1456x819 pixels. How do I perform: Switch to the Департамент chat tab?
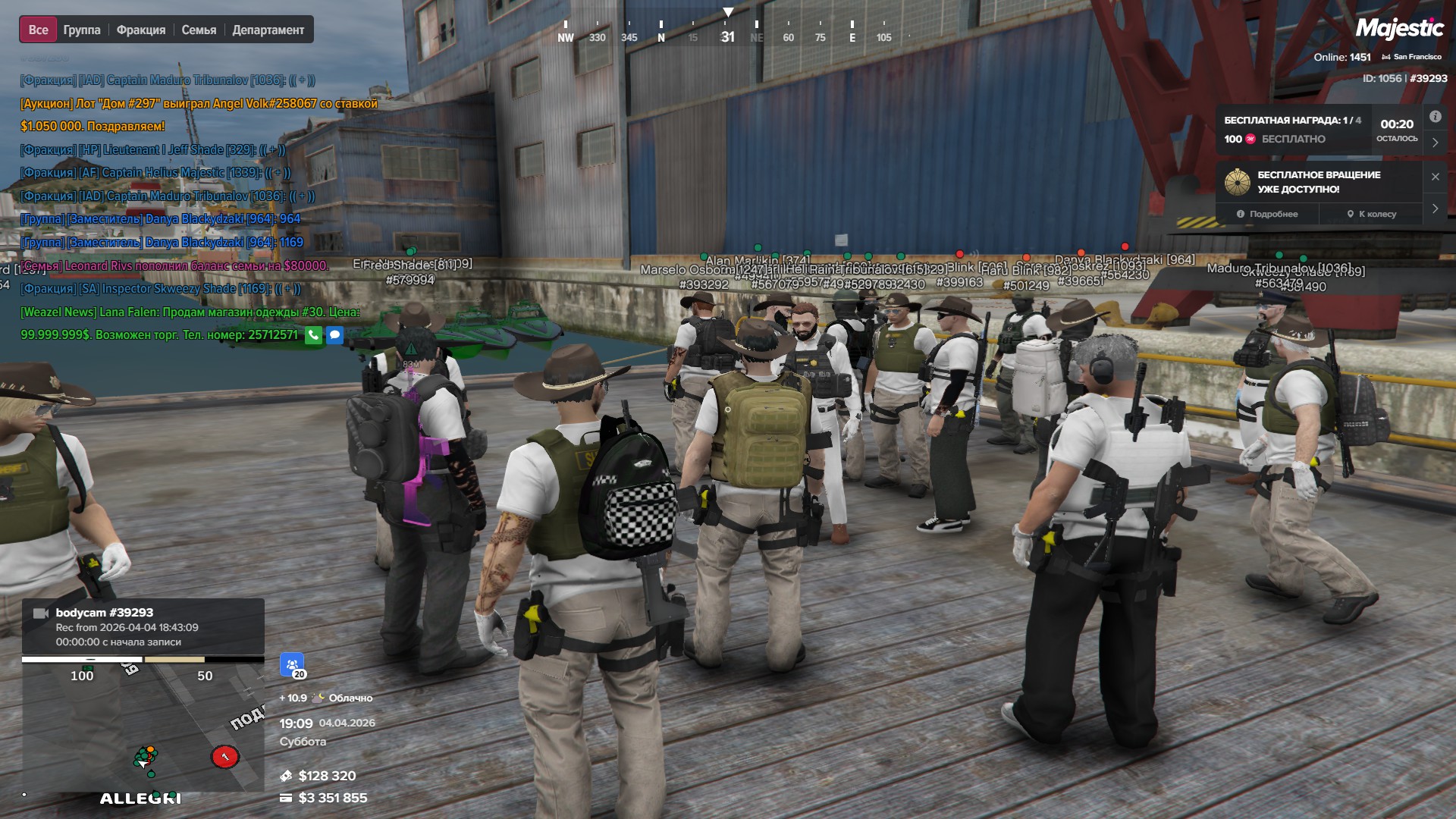pos(268,30)
